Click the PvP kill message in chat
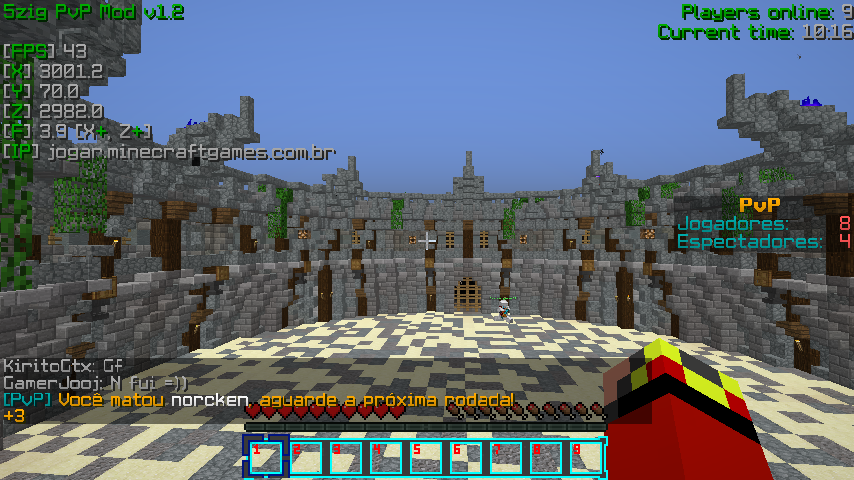Image resolution: width=854 pixels, height=480 pixels. [258, 400]
